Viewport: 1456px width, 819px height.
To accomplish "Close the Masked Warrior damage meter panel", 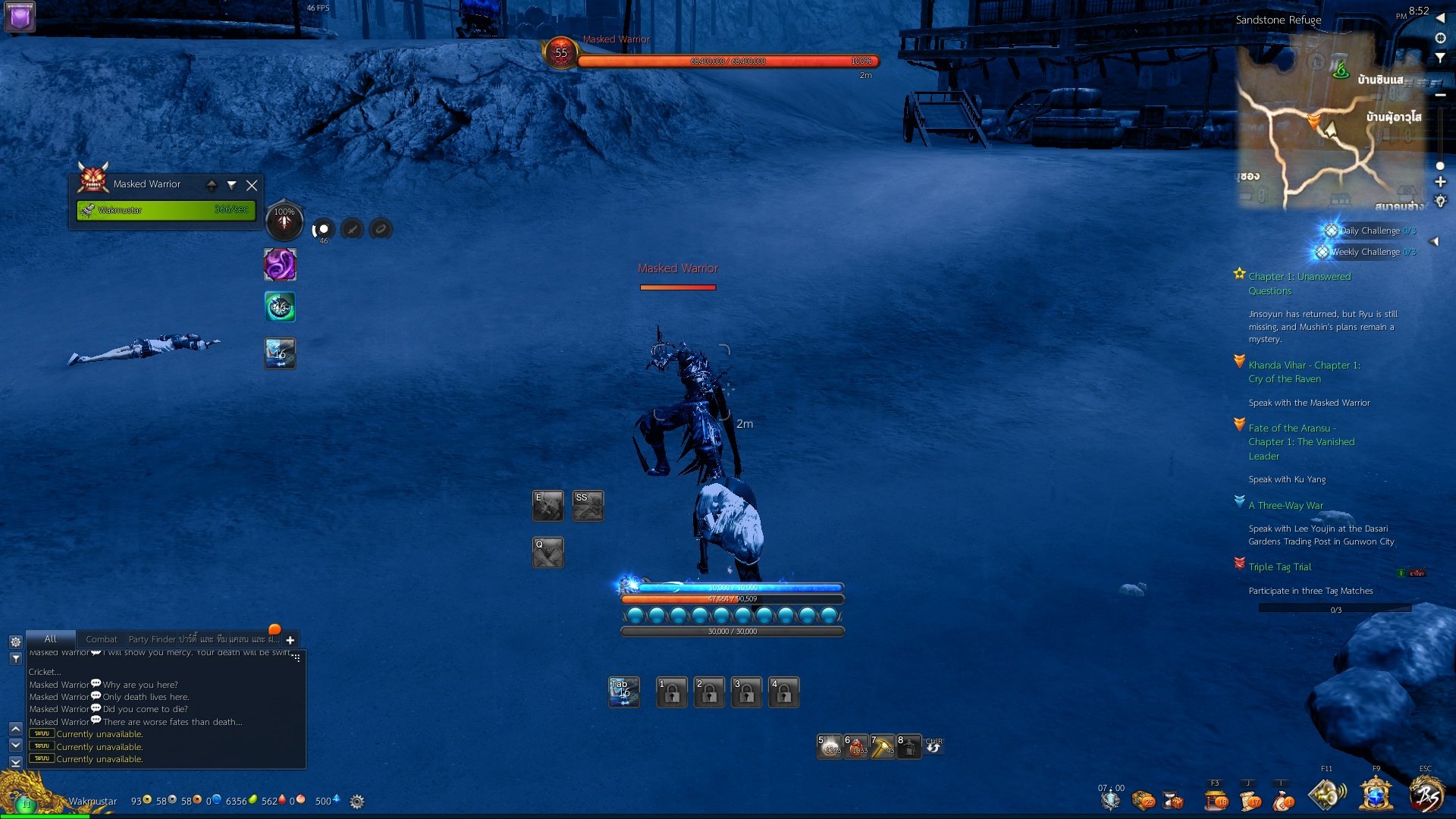I will (x=252, y=185).
